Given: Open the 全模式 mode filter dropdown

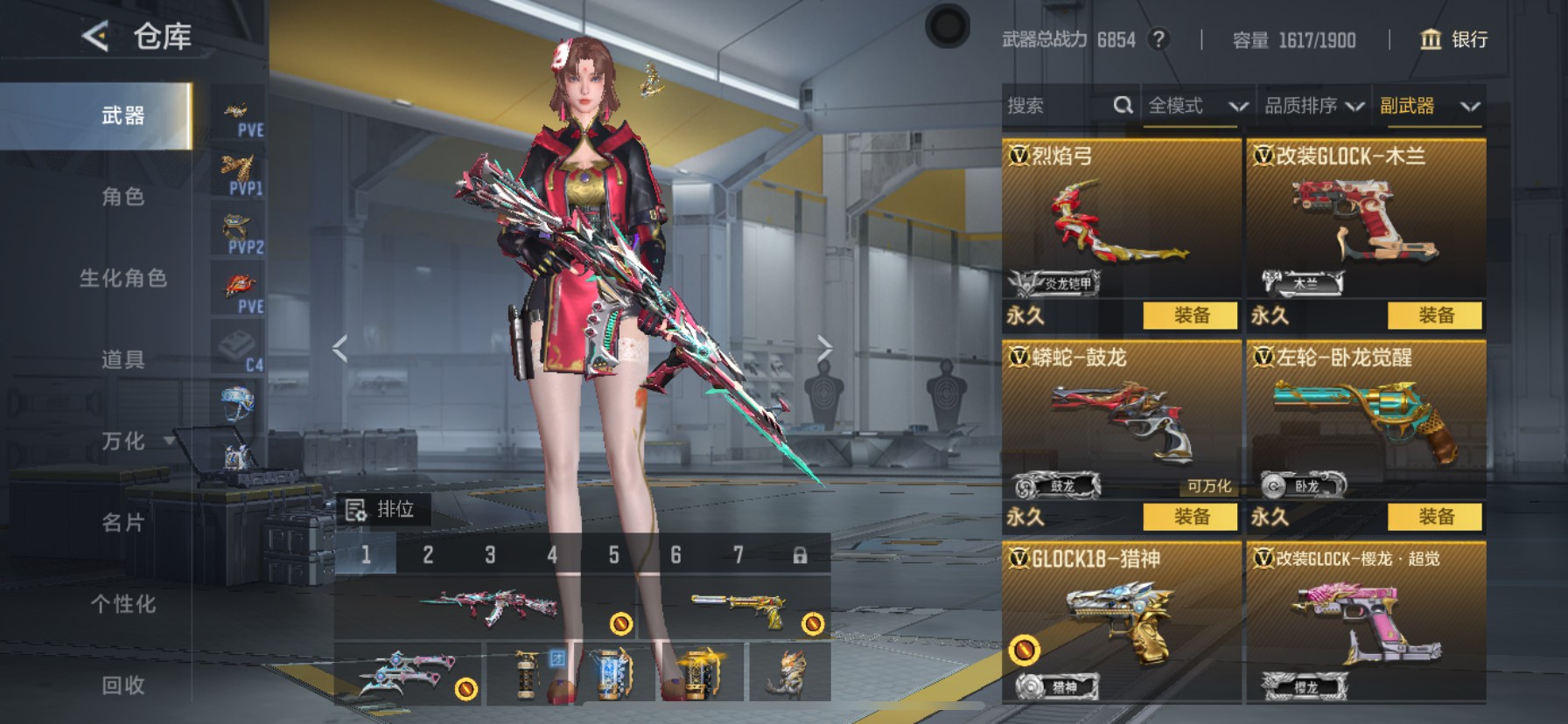Looking at the screenshot, I should 1197,106.
